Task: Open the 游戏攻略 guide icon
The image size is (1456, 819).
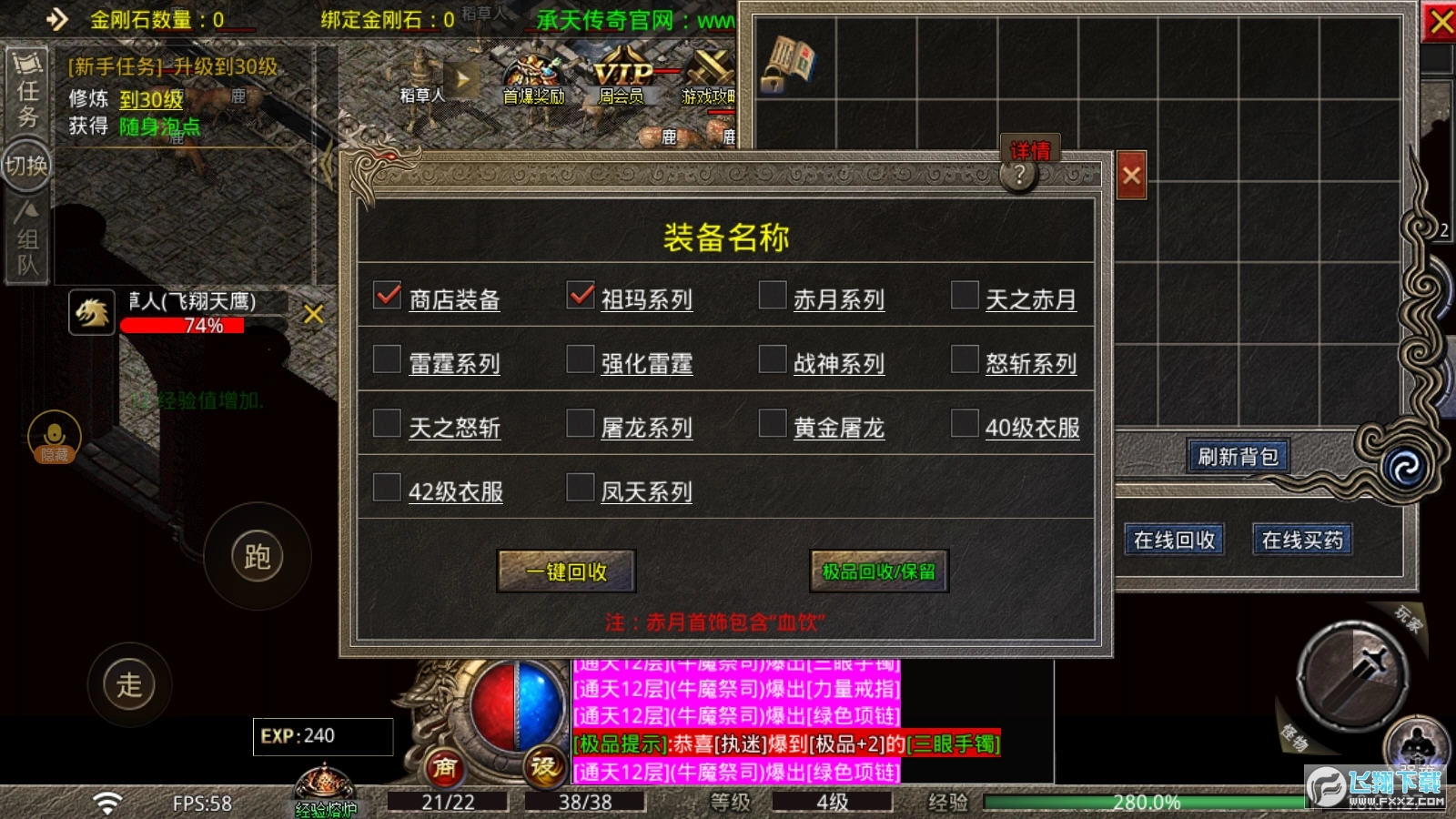Action: click(708, 77)
